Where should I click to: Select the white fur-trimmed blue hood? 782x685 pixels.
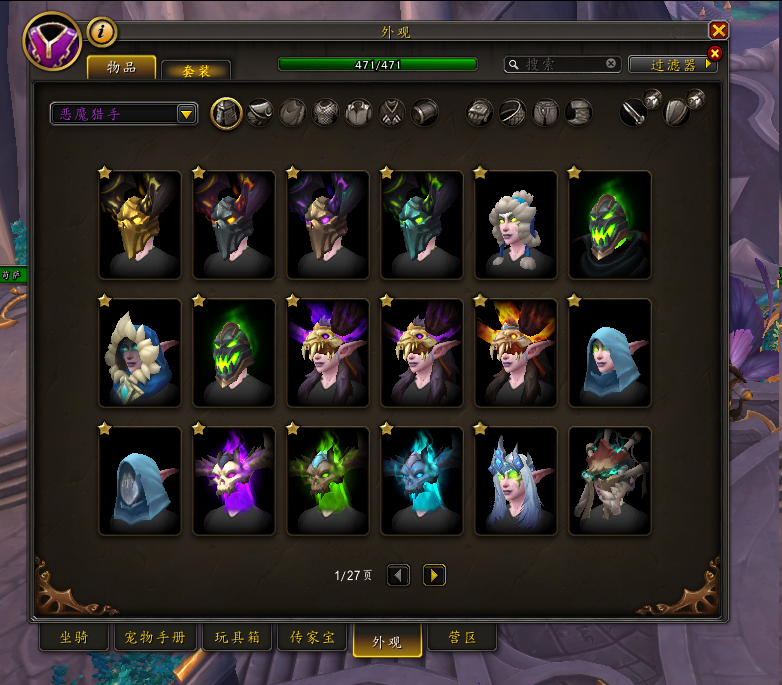139,353
